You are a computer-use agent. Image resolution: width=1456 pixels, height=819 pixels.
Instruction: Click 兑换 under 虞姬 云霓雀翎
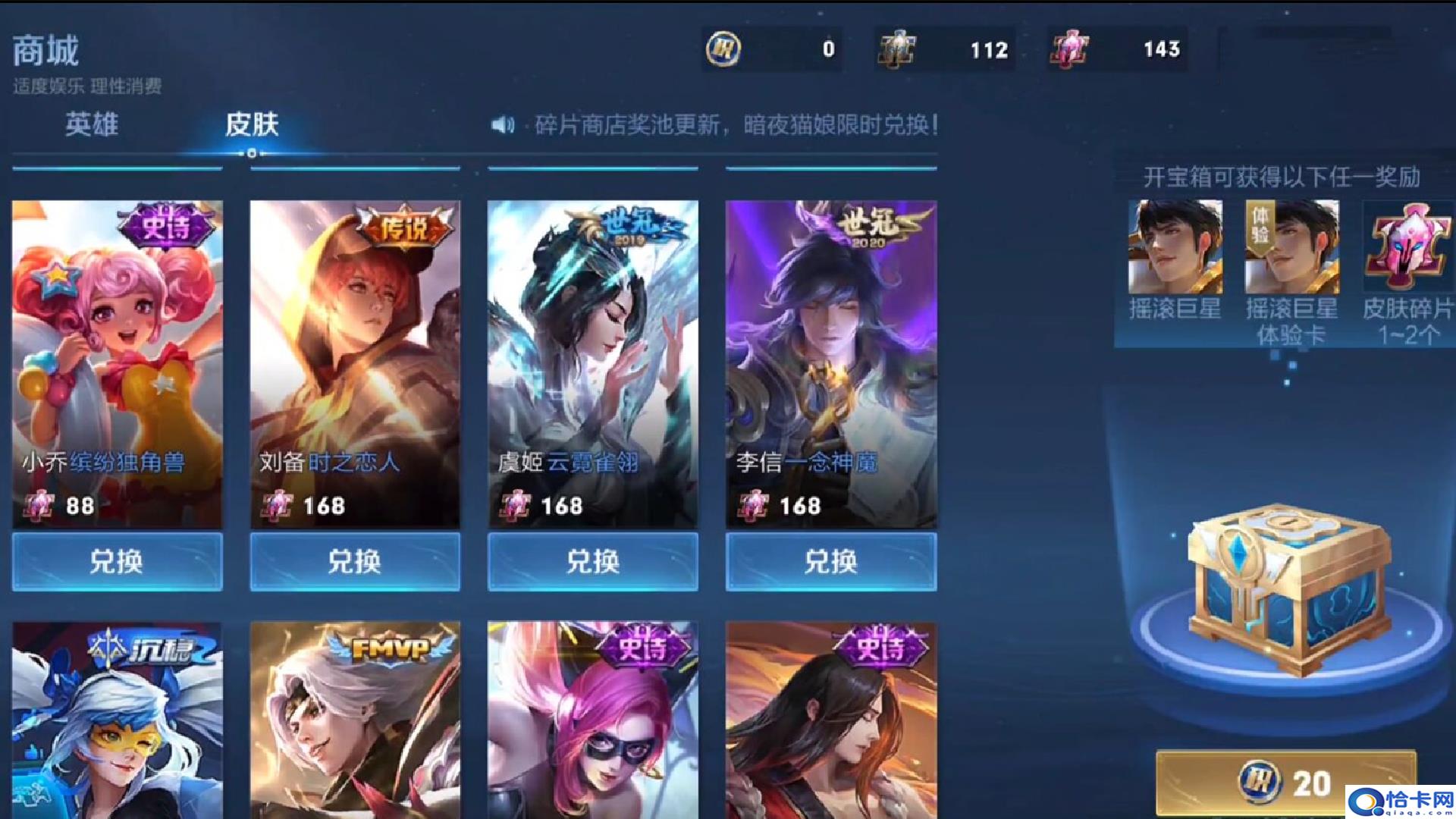[593, 562]
